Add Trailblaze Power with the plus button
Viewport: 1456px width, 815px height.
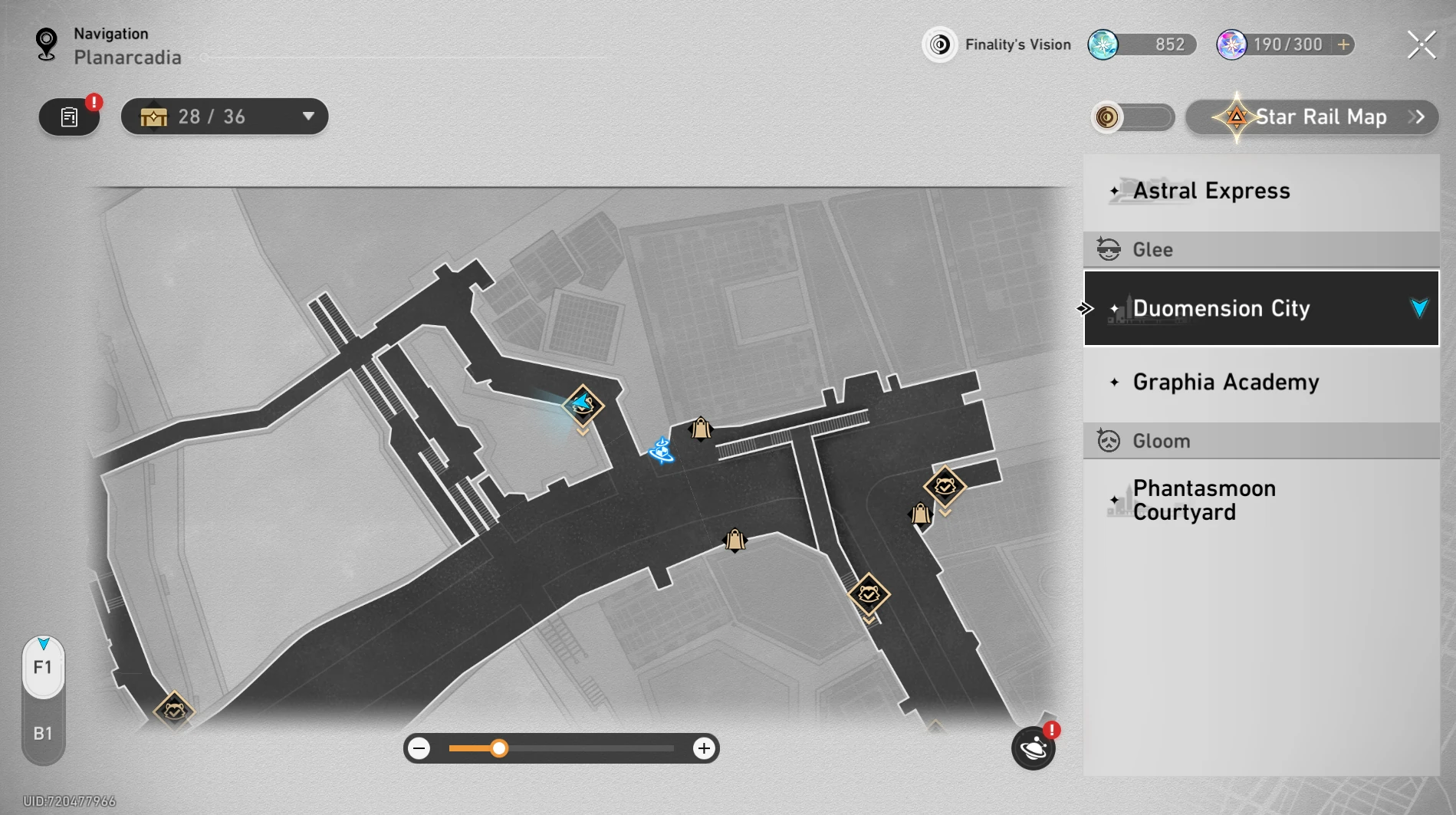pyautogui.click(x=1343, y=45)
